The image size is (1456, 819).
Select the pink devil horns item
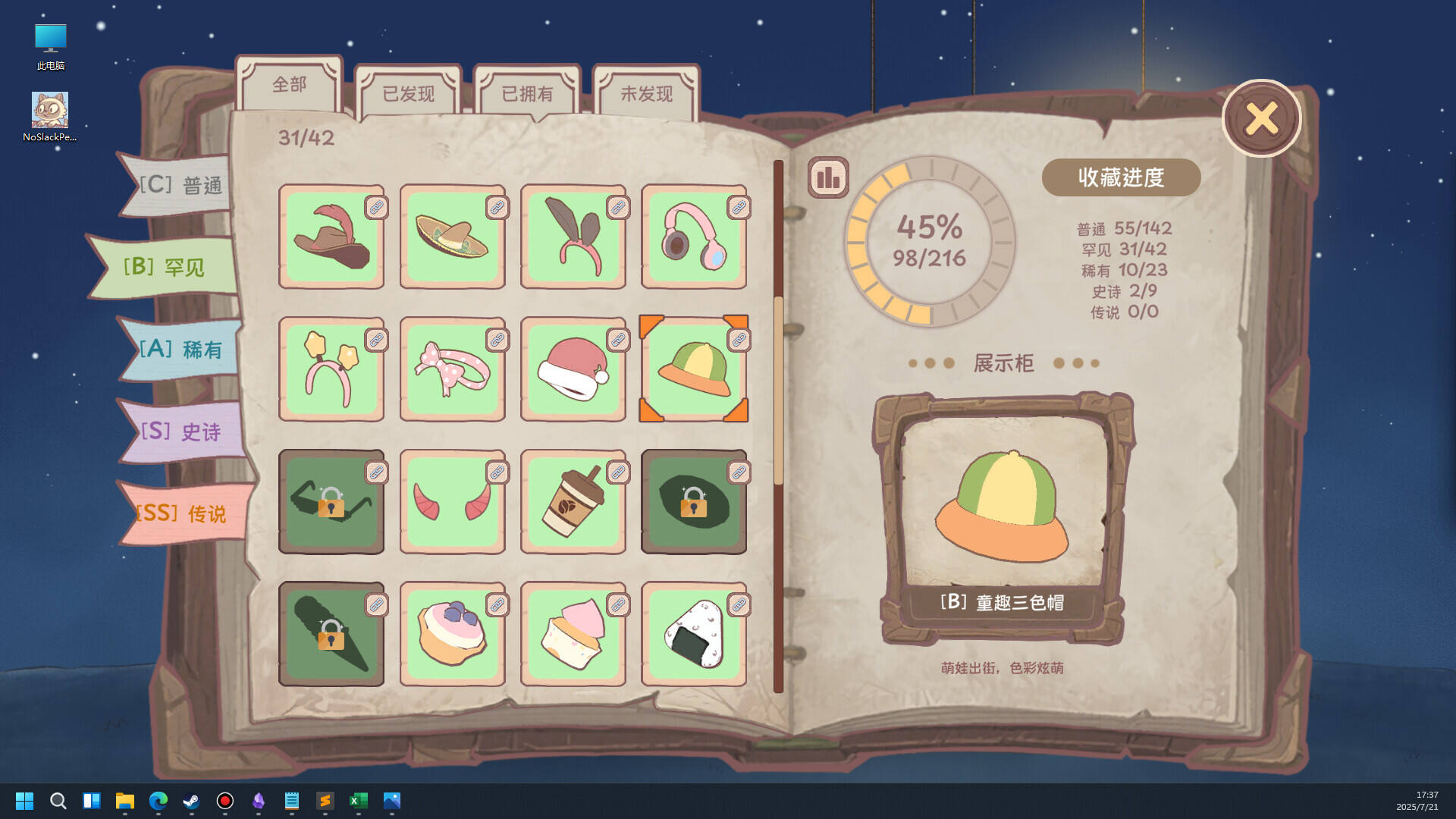coord(452,501)
